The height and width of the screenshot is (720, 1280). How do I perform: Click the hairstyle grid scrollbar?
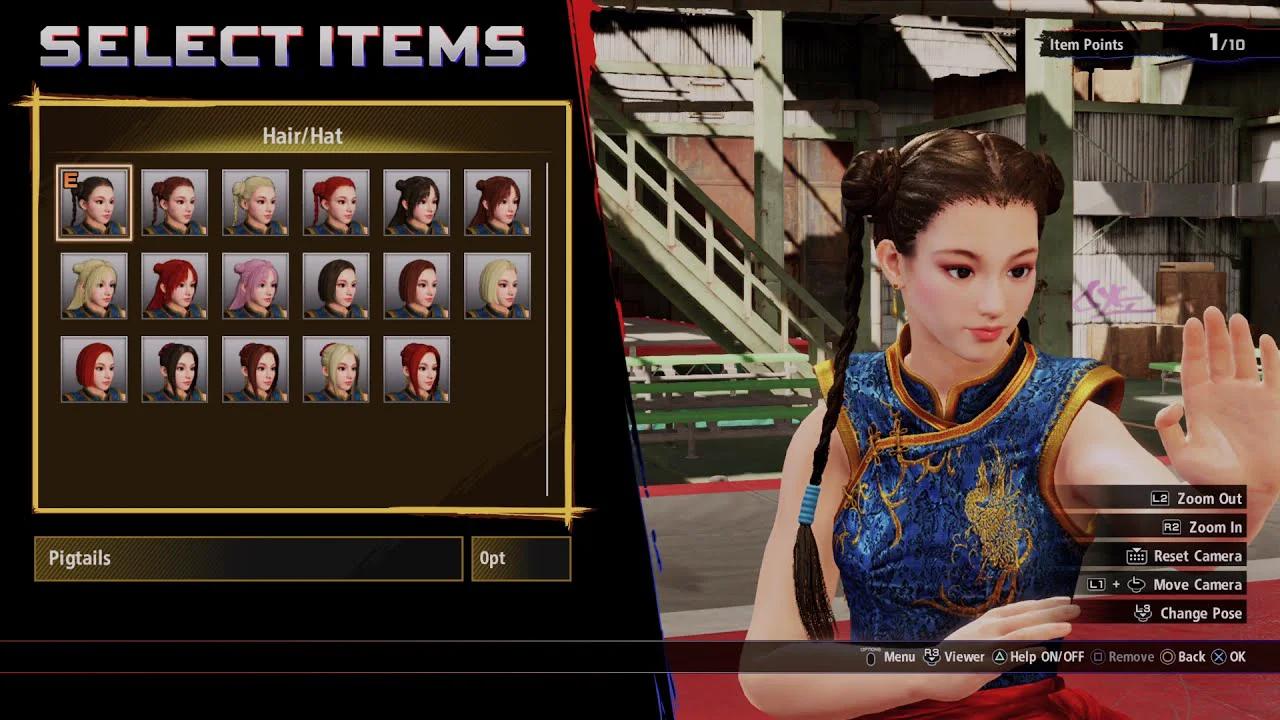pos(550,330)
